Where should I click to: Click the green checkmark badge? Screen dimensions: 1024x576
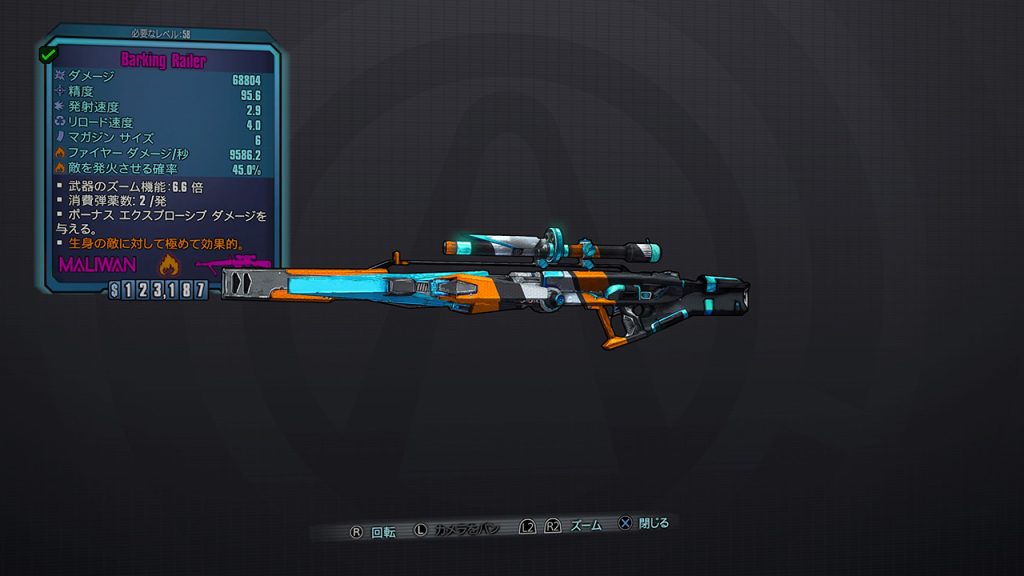click(x=47, y=54)
